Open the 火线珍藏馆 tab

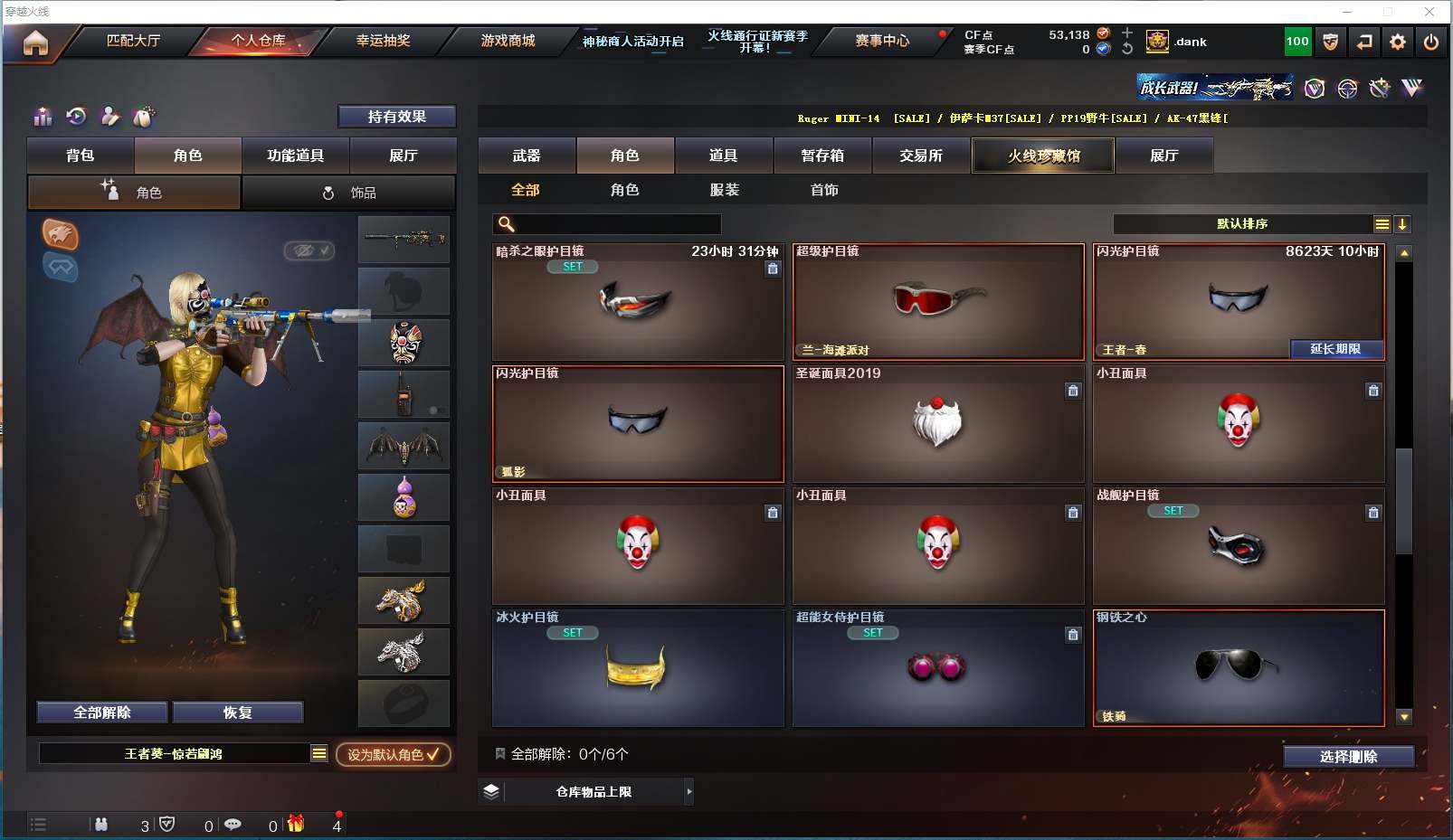pyautogui.click(x=1043, y=156)
